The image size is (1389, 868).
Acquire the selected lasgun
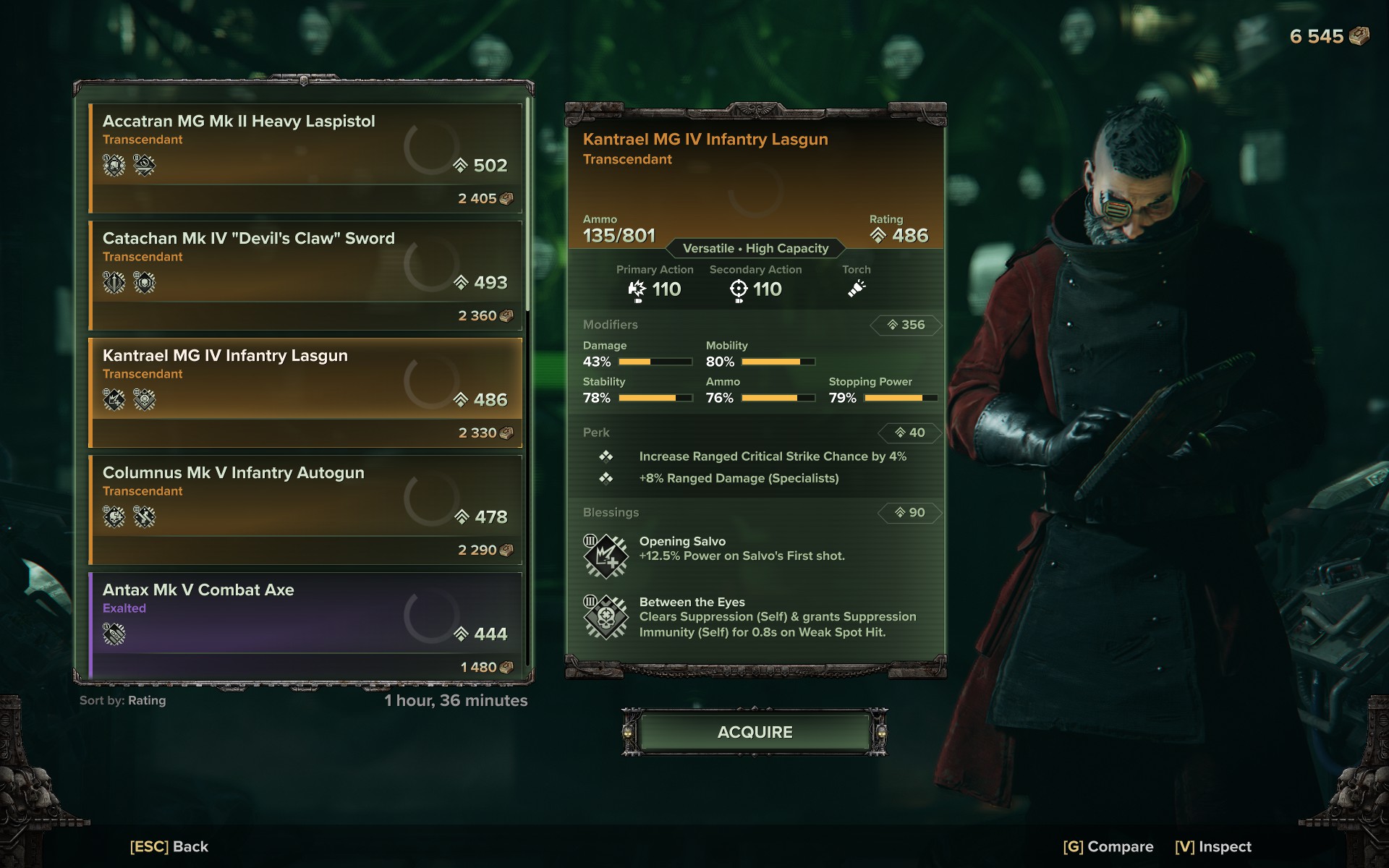click(x=755, y=732)
